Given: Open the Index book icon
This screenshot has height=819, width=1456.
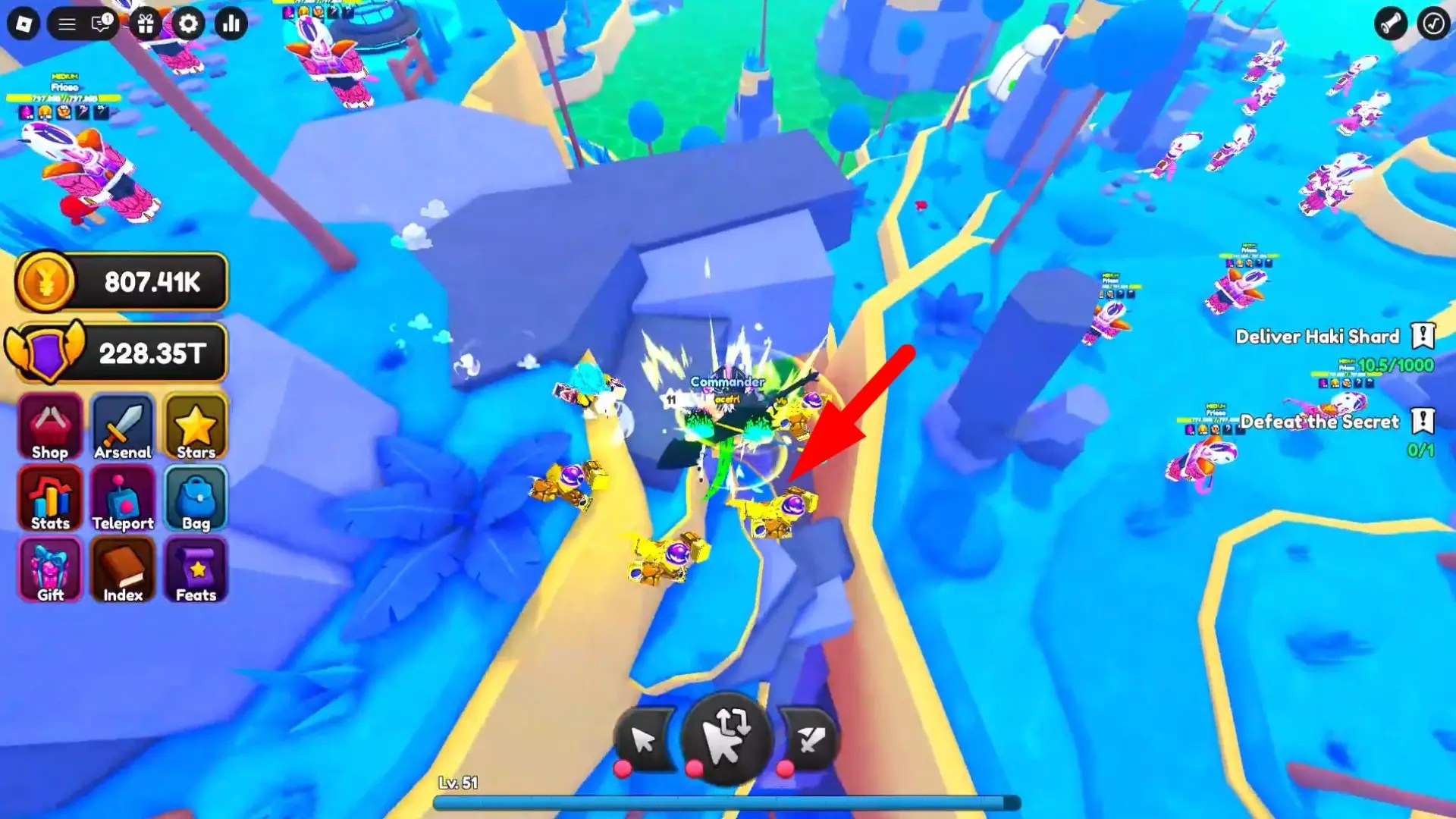Looking at the screenshot, I should (122, 570).
